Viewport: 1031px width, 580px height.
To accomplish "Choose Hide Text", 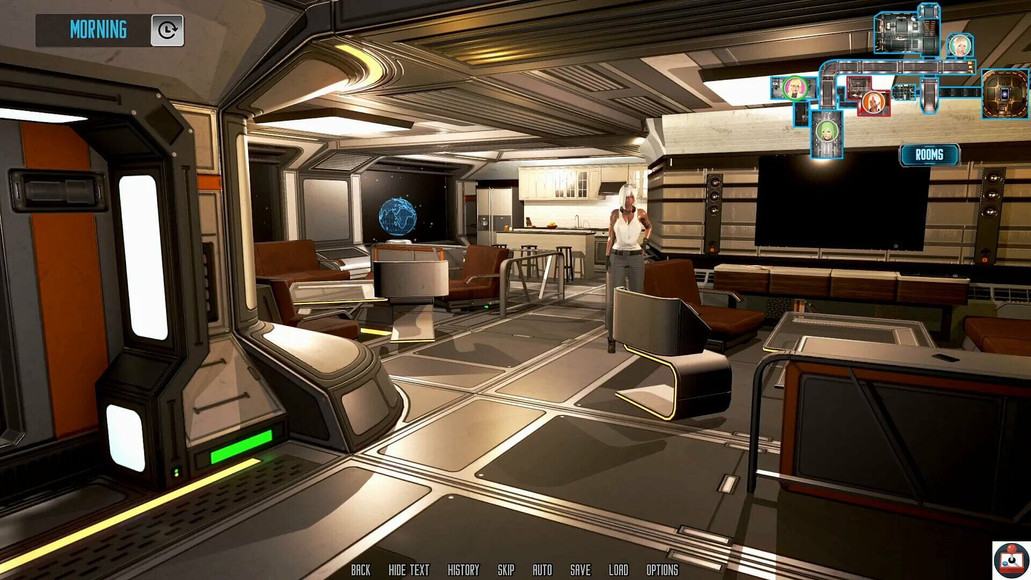I will click(x=409, y=570).
